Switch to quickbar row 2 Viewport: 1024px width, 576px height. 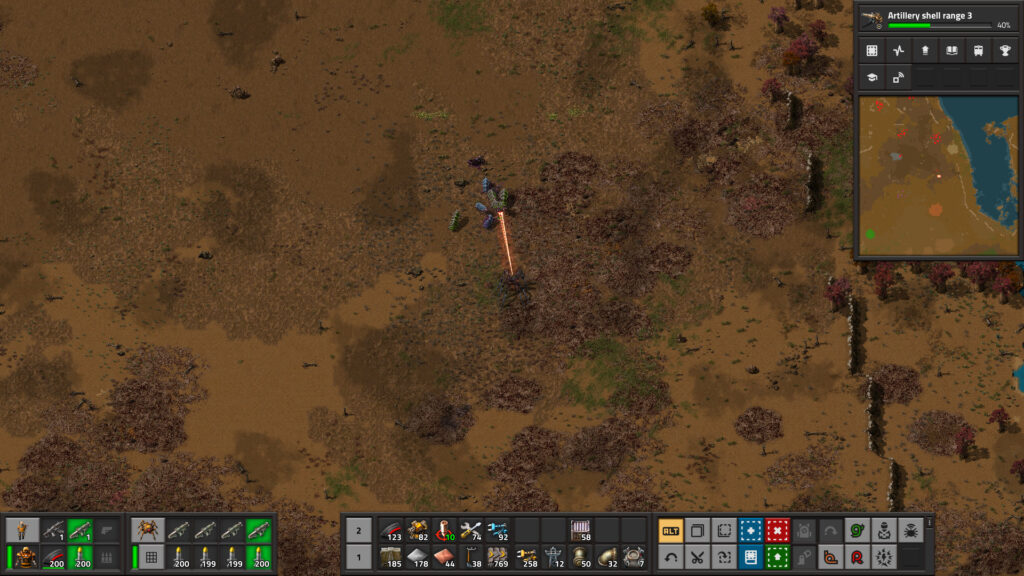(358, 530)
